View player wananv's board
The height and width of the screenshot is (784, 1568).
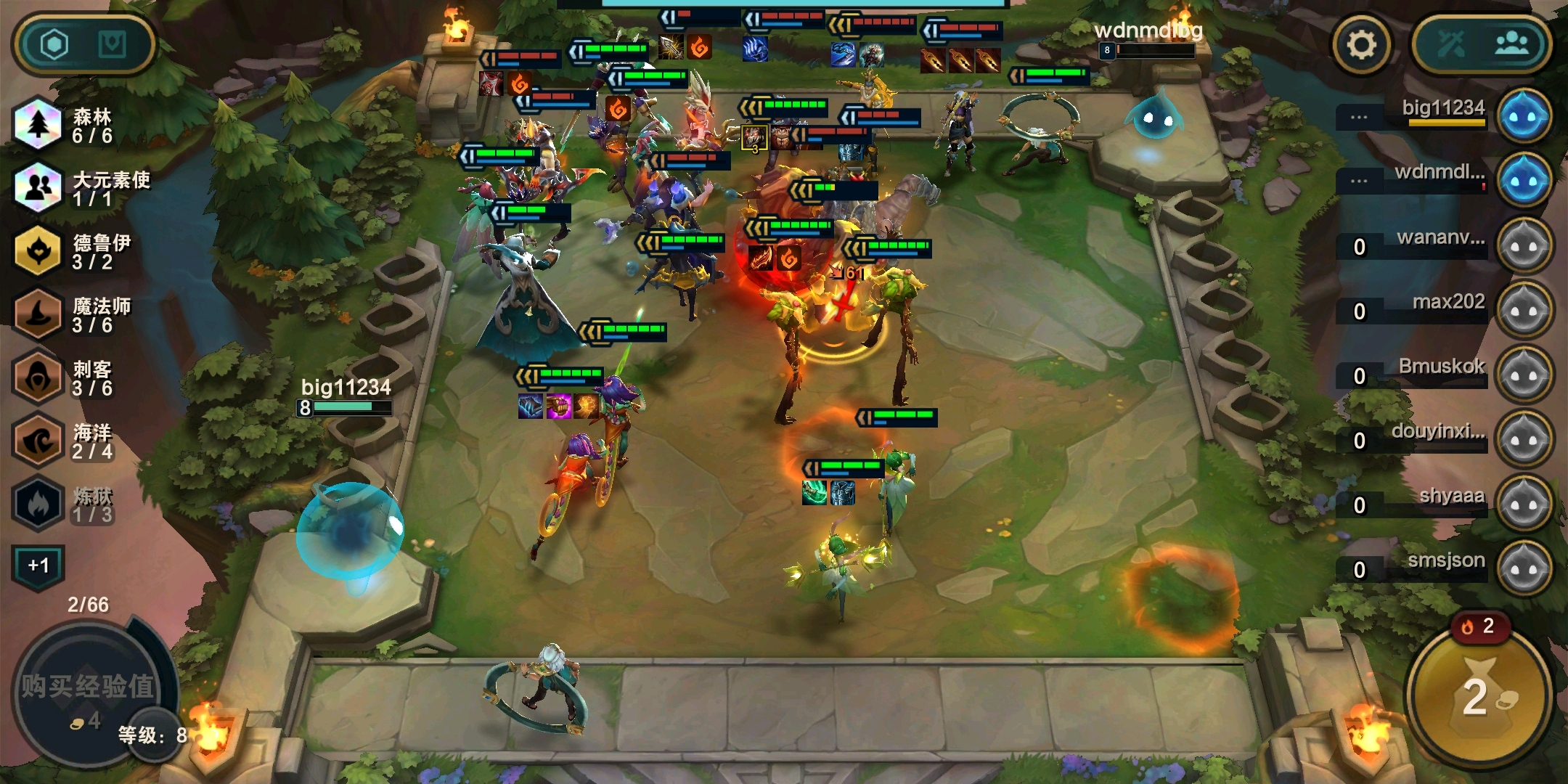pos(1524,246)
